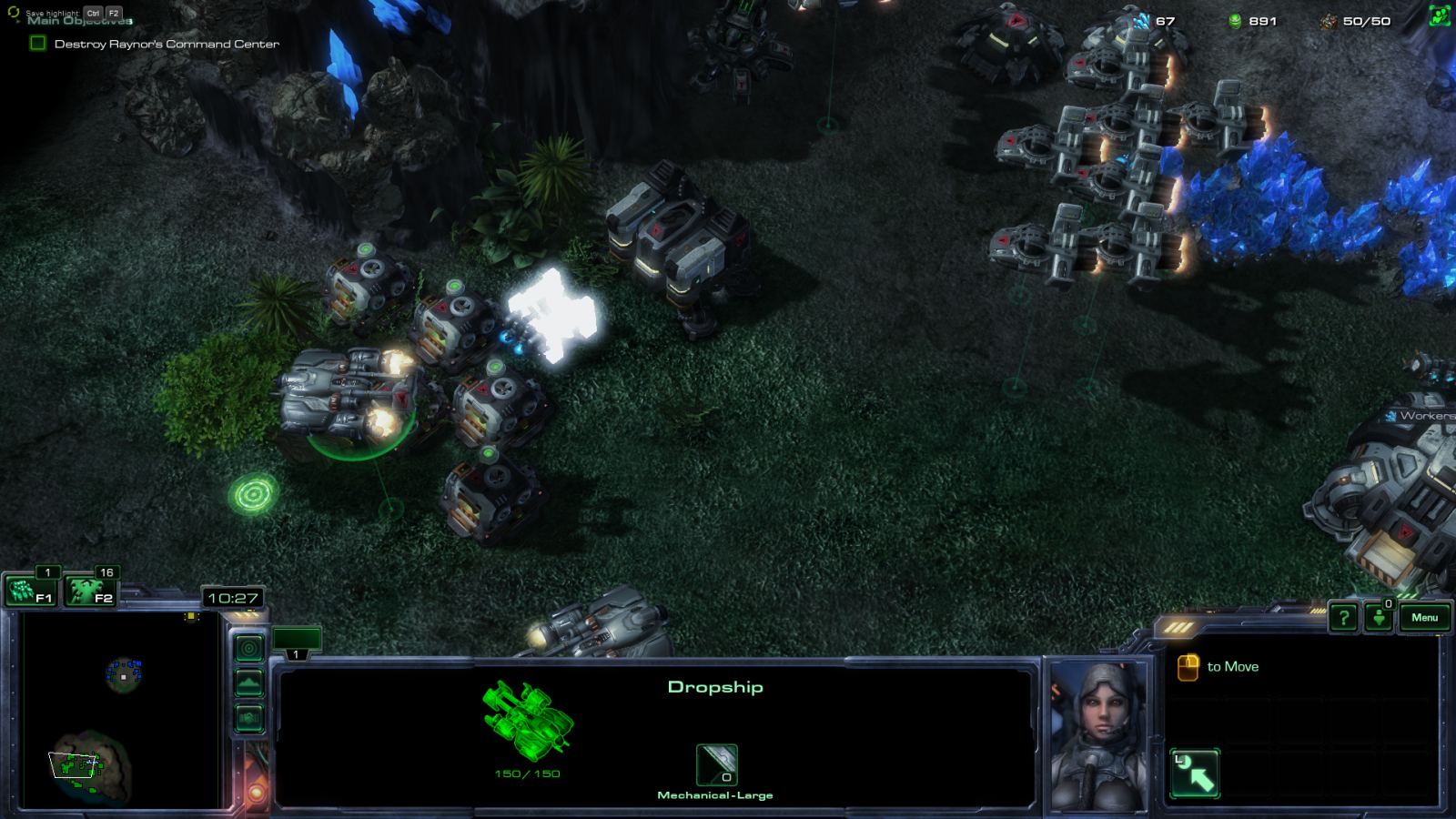Click the Destroy Raynor's Command Center objective
Image resolution: width=1456 pixels, height=819 pixels.
167,44
